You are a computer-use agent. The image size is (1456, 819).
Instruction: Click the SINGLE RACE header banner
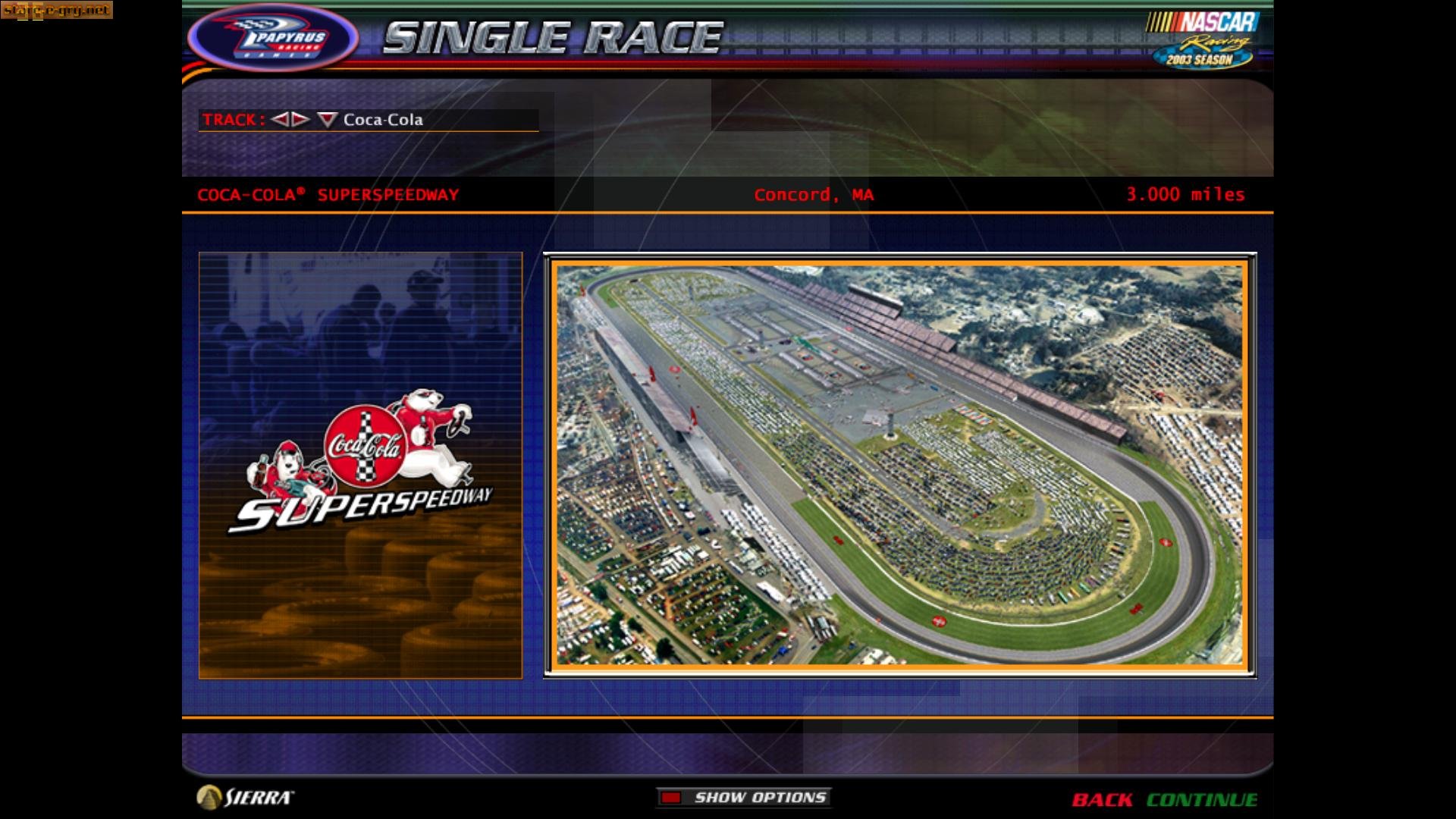[554, 34]
